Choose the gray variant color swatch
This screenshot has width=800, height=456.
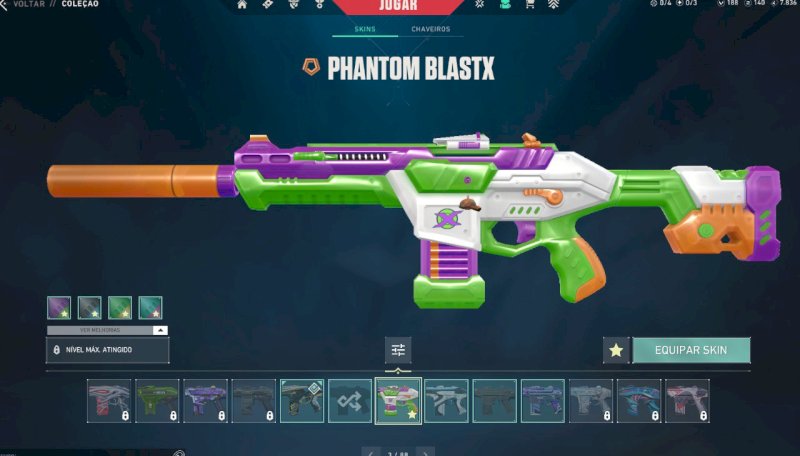pos(90,308)
